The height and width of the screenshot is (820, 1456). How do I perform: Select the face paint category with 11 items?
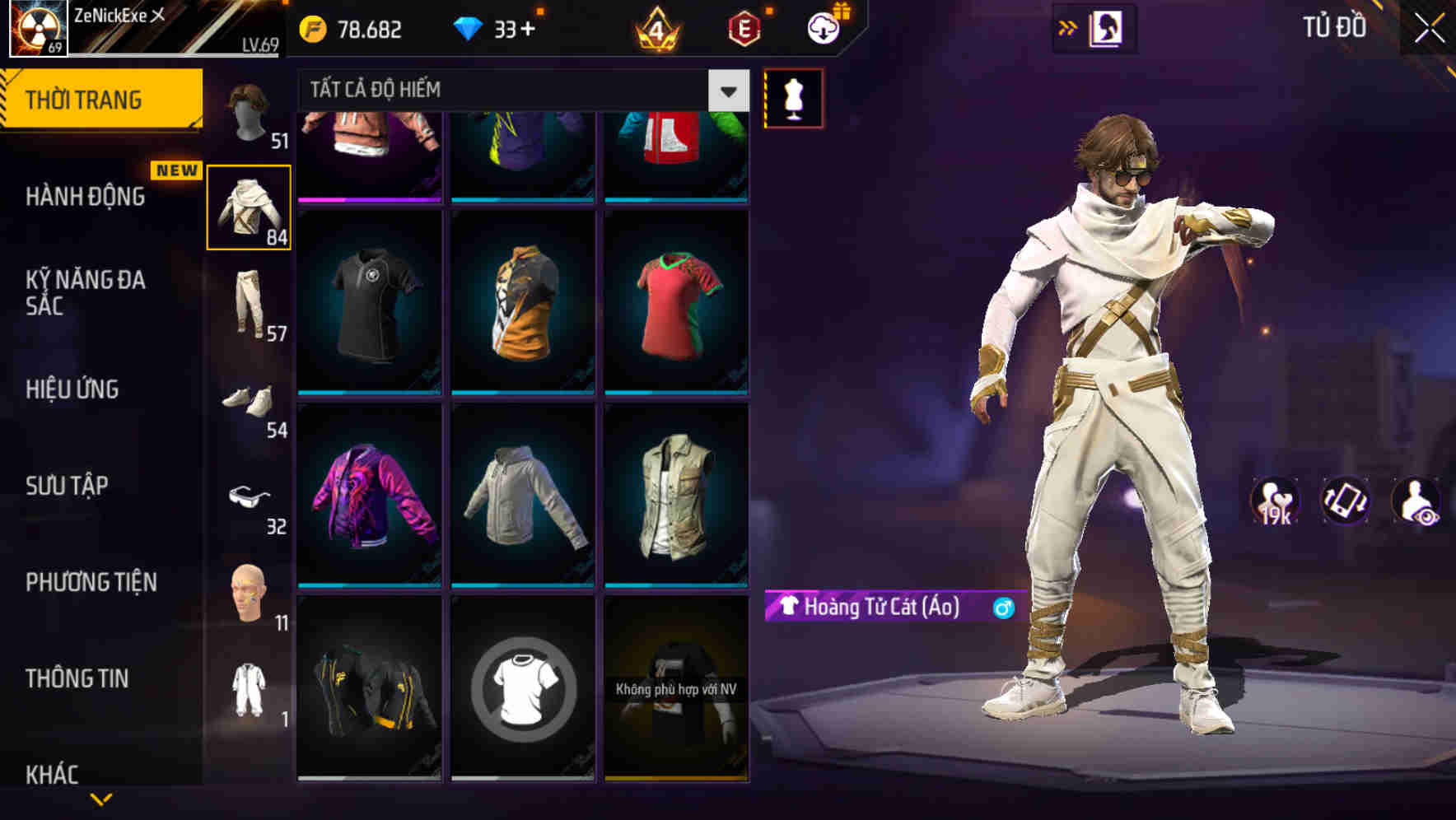250,591
